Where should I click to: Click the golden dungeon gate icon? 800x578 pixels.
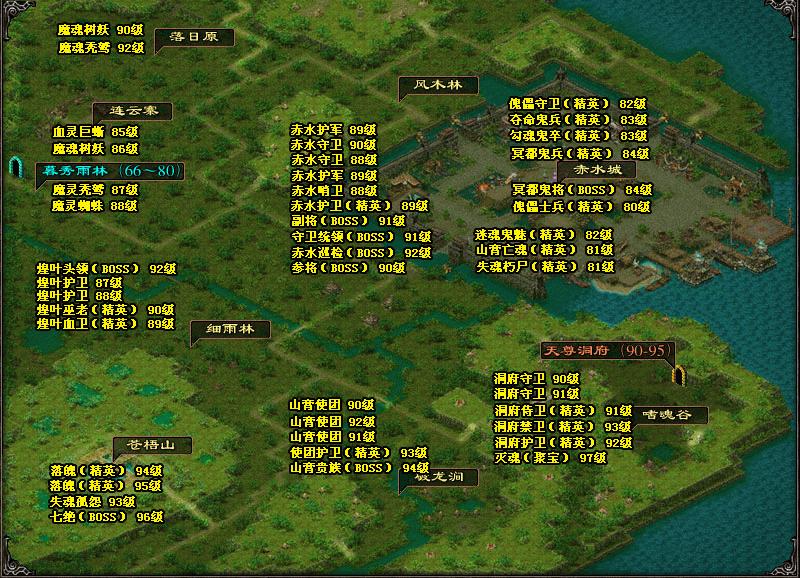pyautogui.click(x=679, y=376)
